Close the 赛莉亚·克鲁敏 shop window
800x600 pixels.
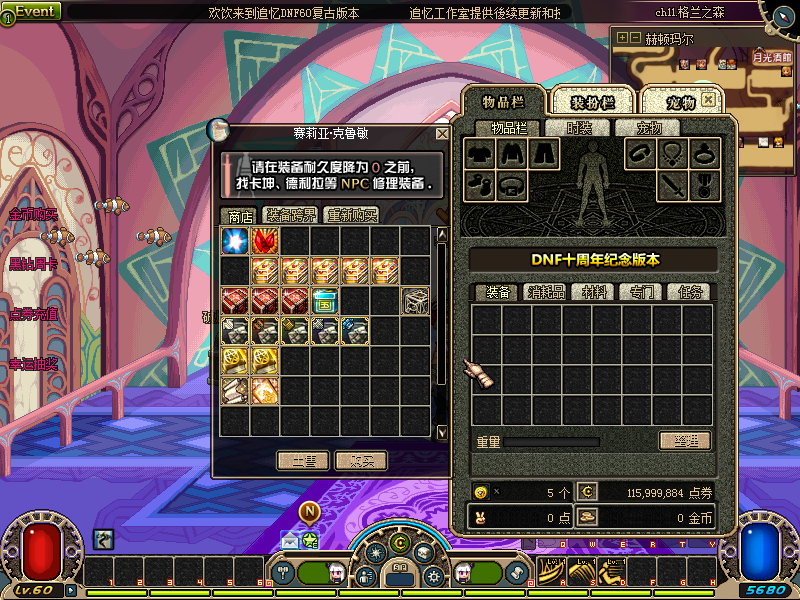(442, 134)
